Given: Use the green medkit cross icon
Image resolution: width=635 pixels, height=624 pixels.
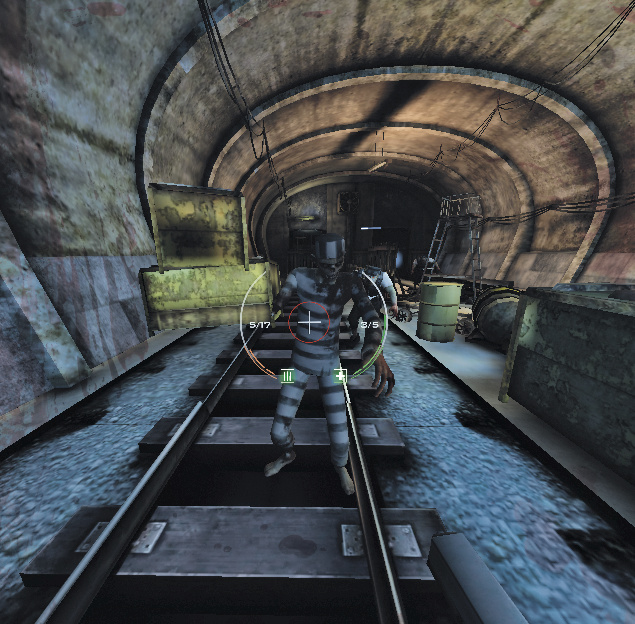Looking at the screenshot, I should [x=340, y=376].
